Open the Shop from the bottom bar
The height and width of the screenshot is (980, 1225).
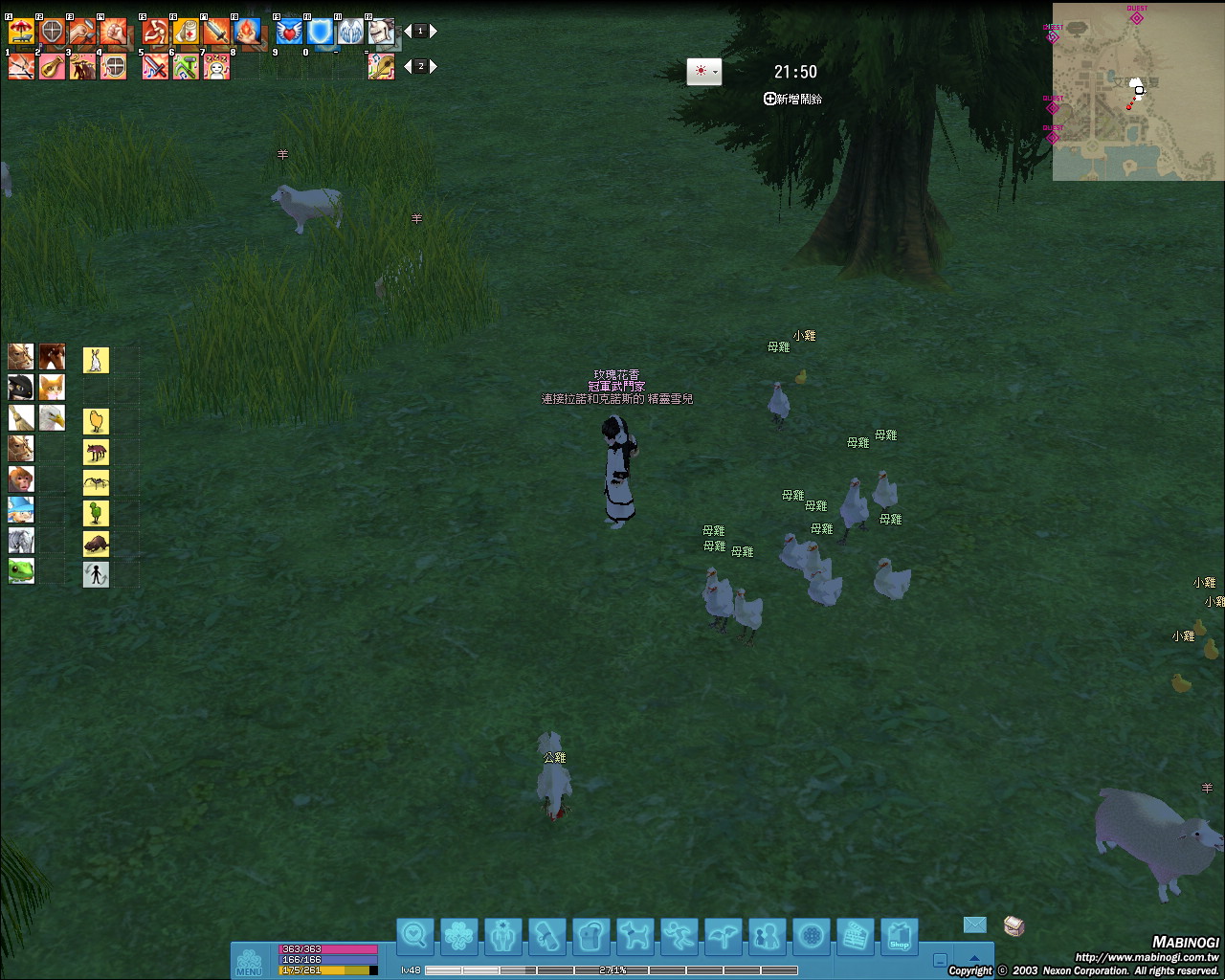(899, 936)
